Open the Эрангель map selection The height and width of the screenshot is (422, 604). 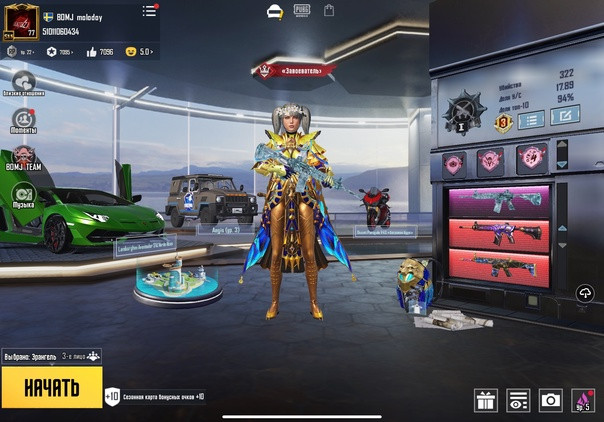pos(51,356)
